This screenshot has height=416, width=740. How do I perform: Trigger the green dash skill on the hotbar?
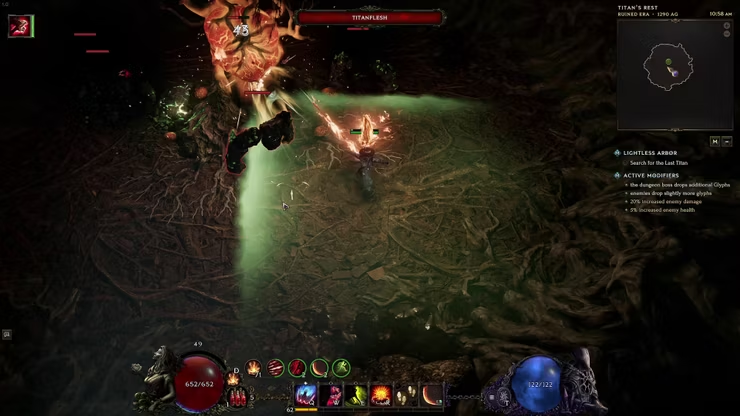pyautogui.click(x=356, y=395)
